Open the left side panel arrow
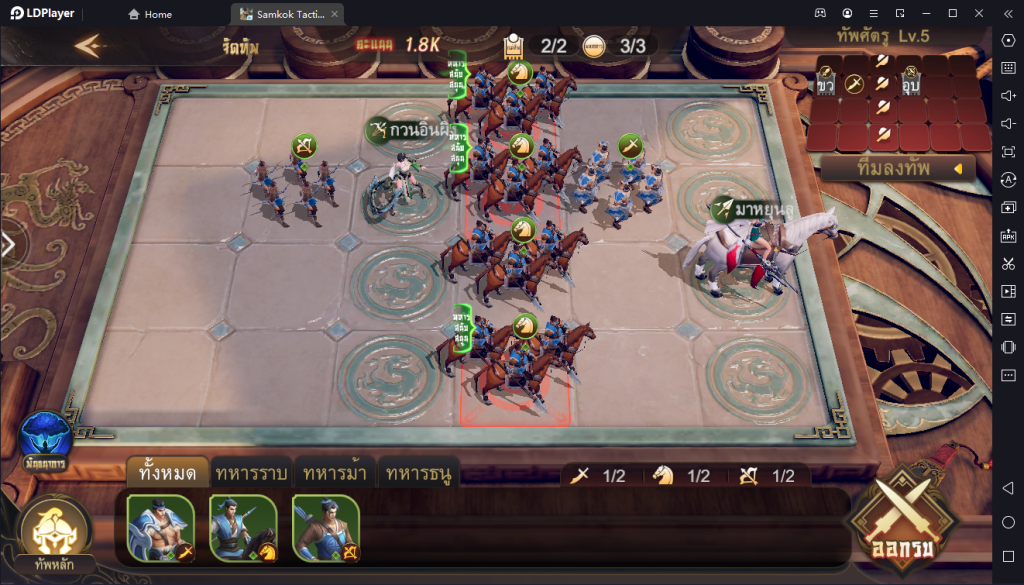 (8, 246)
